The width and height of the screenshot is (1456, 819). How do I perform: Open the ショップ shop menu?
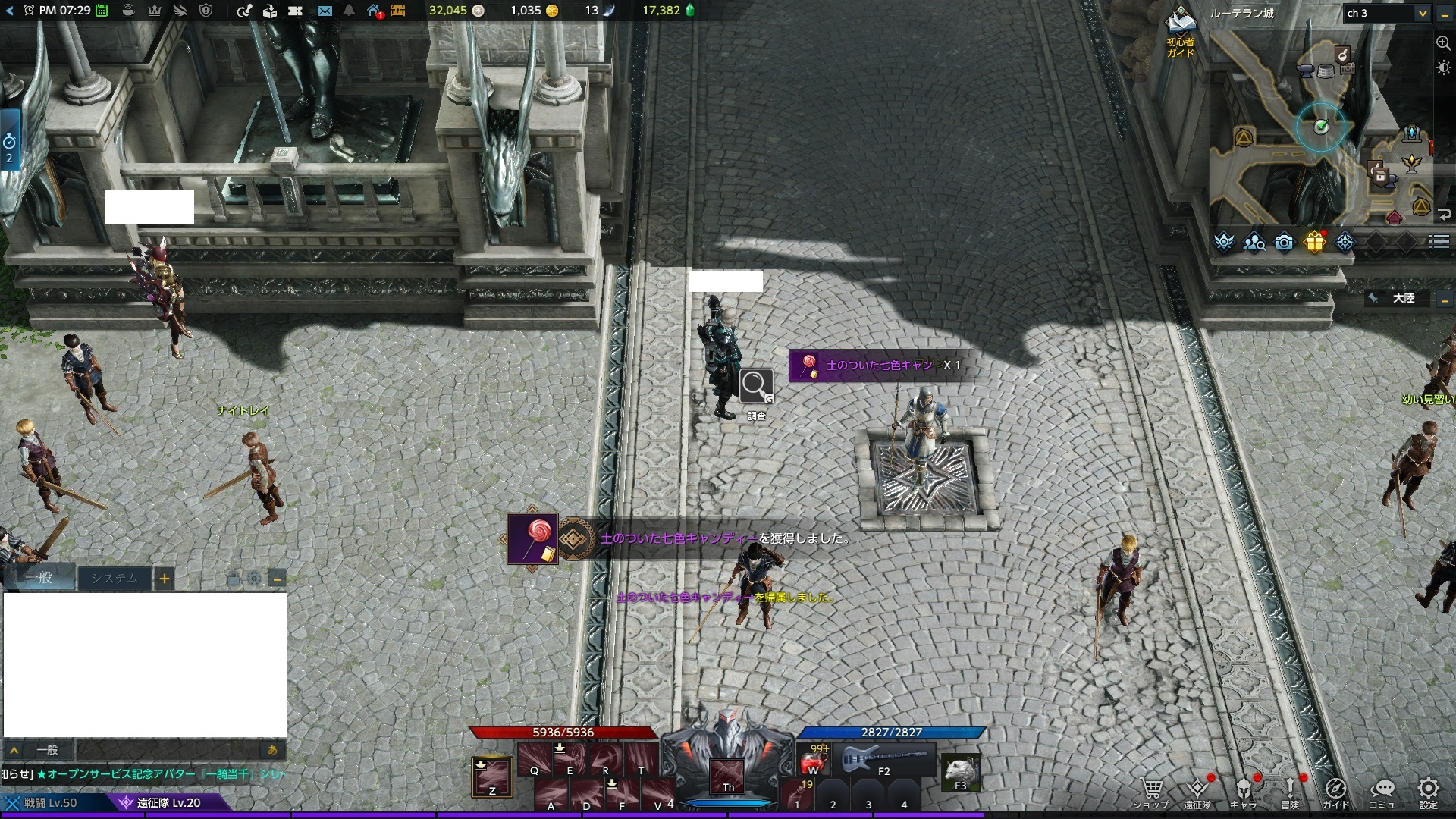pos(1151,791)
